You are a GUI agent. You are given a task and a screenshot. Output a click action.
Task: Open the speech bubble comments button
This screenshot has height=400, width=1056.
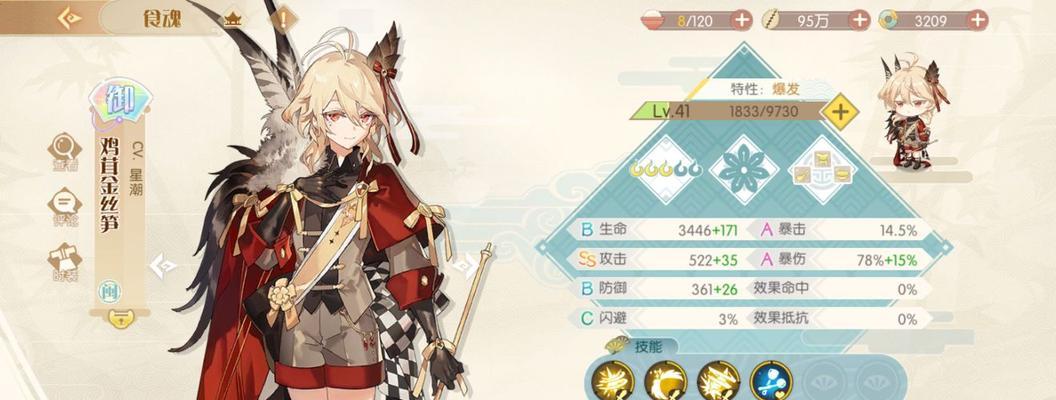tap(64, 205)
